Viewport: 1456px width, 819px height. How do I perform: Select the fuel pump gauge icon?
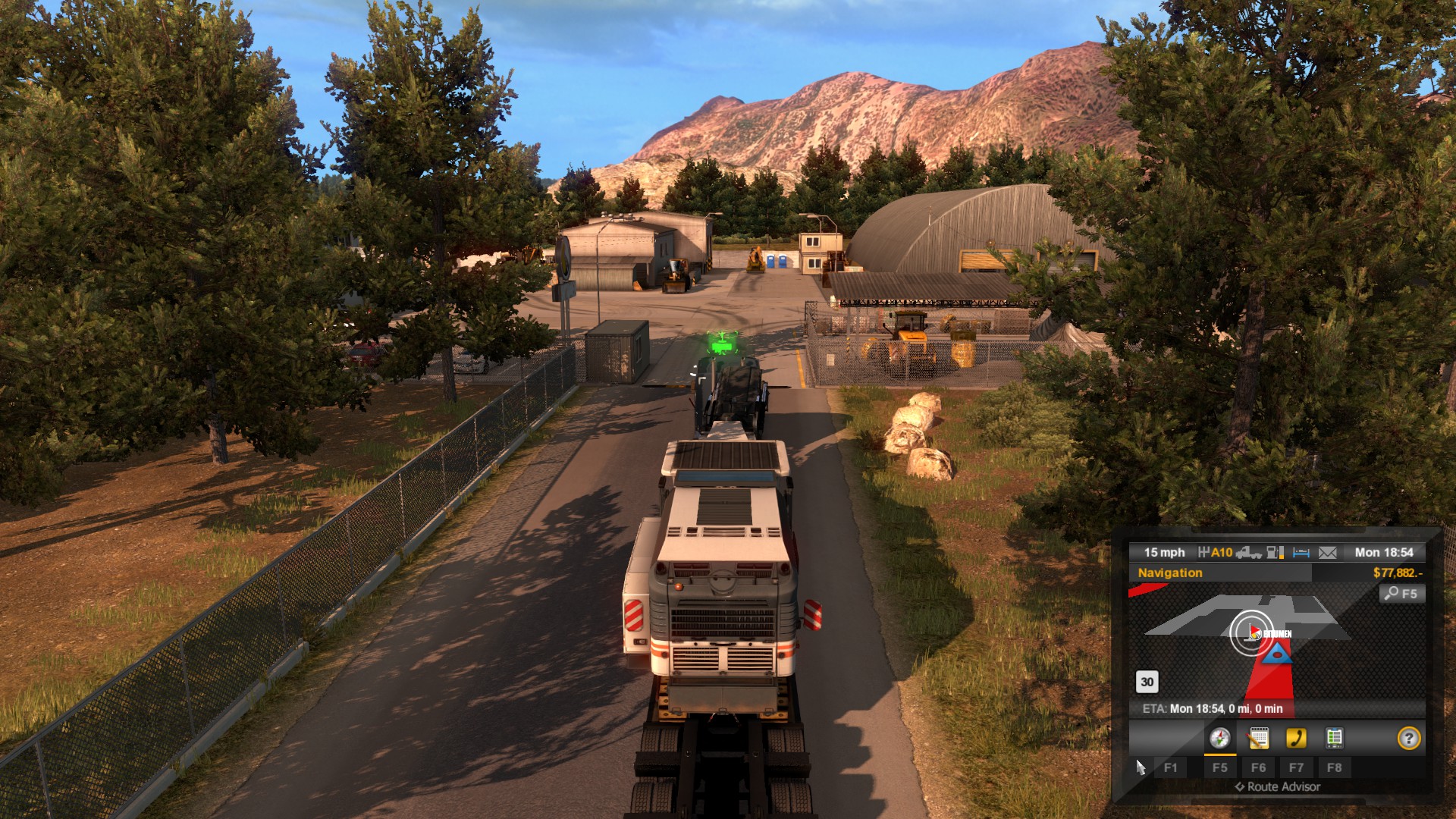pyautogui.click(x=1276, y=553)
